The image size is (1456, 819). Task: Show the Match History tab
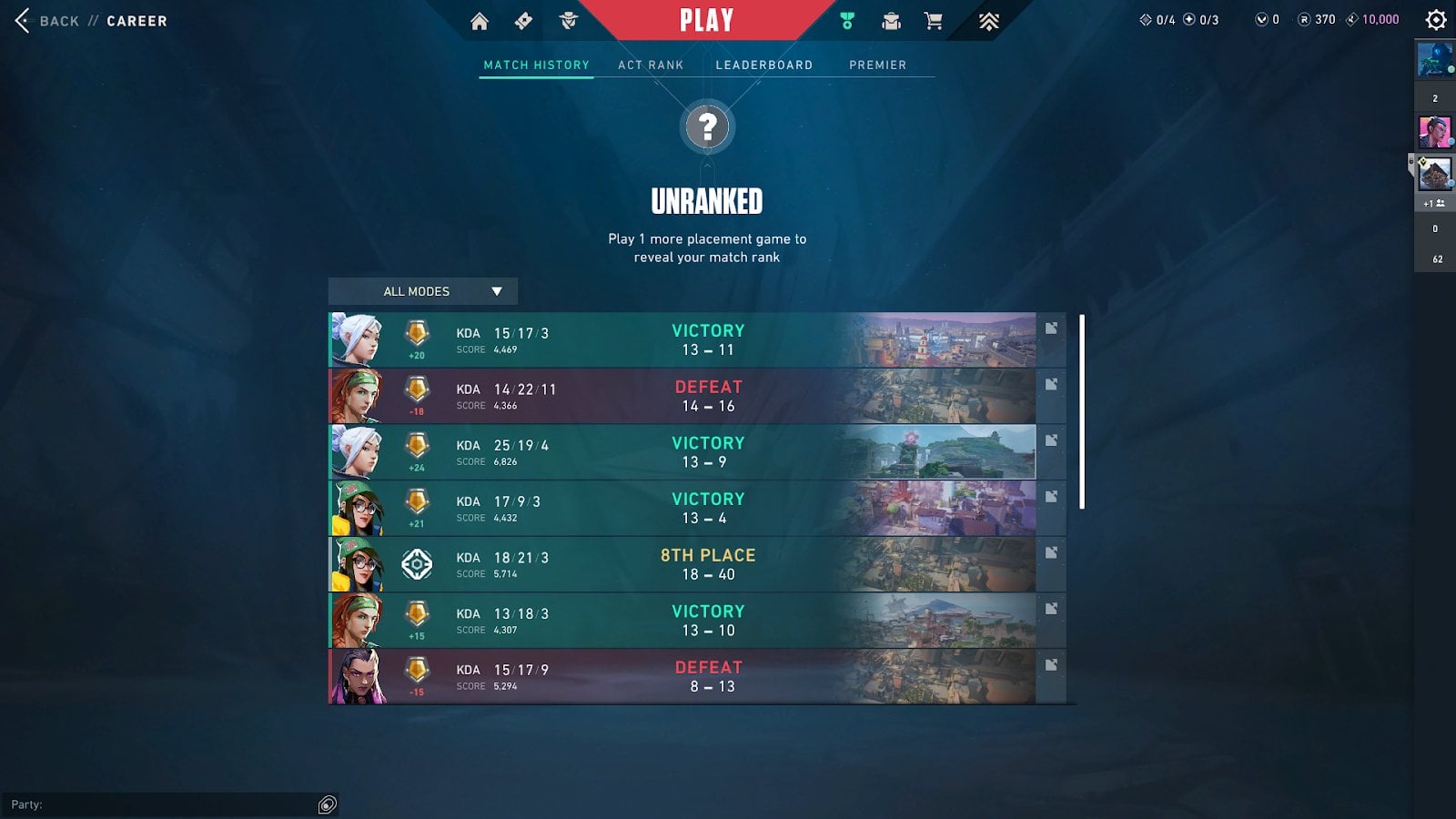coord(536,66)
